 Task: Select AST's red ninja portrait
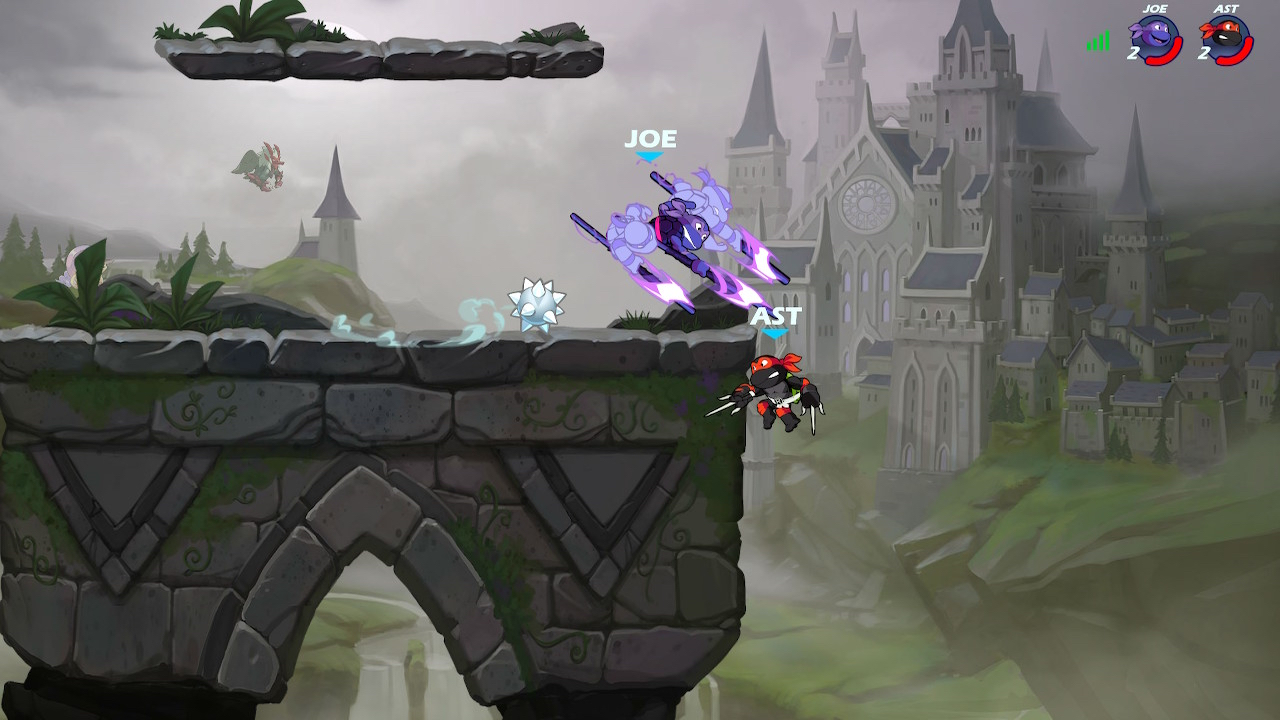[x=1226, y=40]
